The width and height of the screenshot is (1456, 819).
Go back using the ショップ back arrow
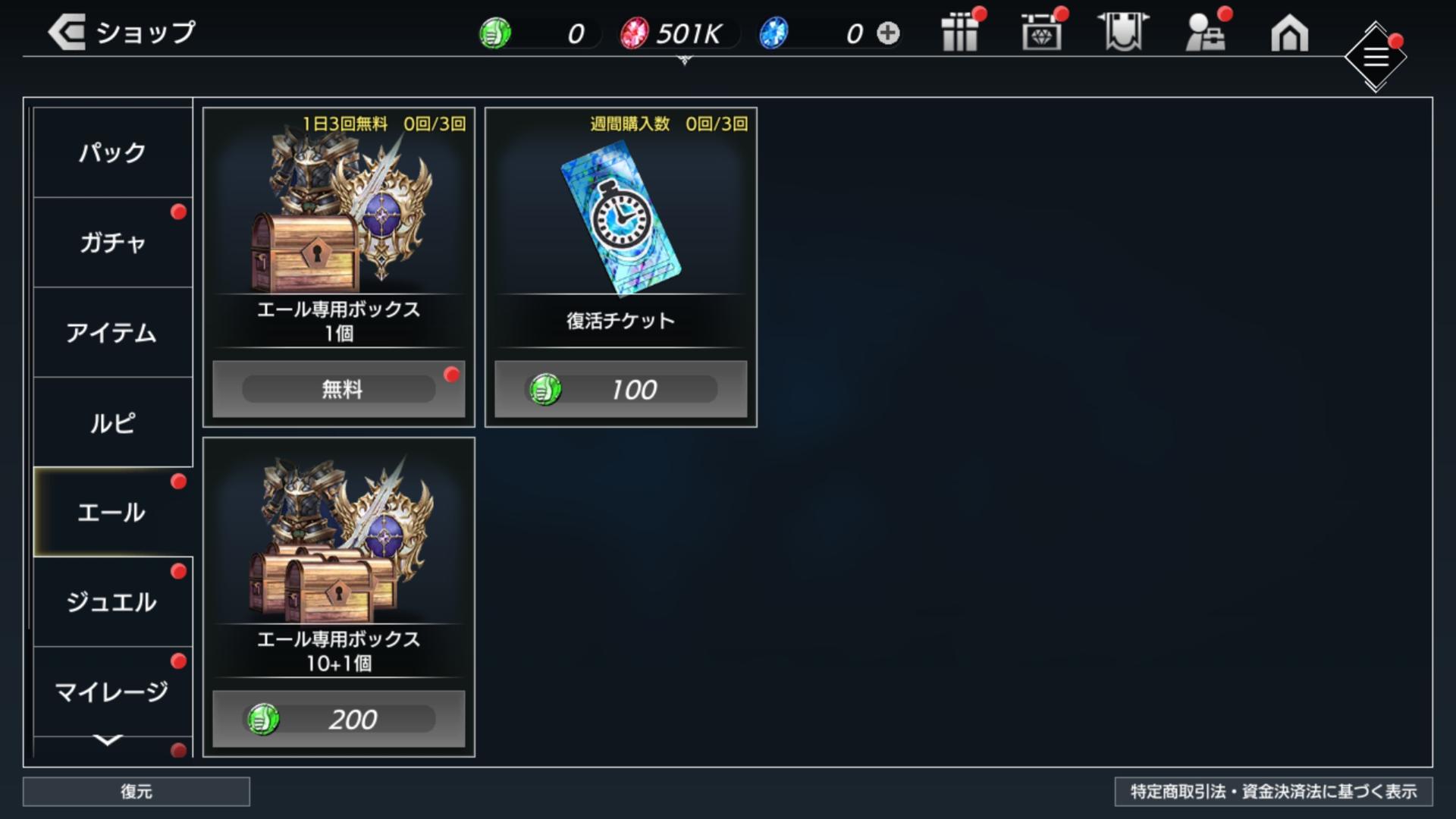(x=67, y=33)
